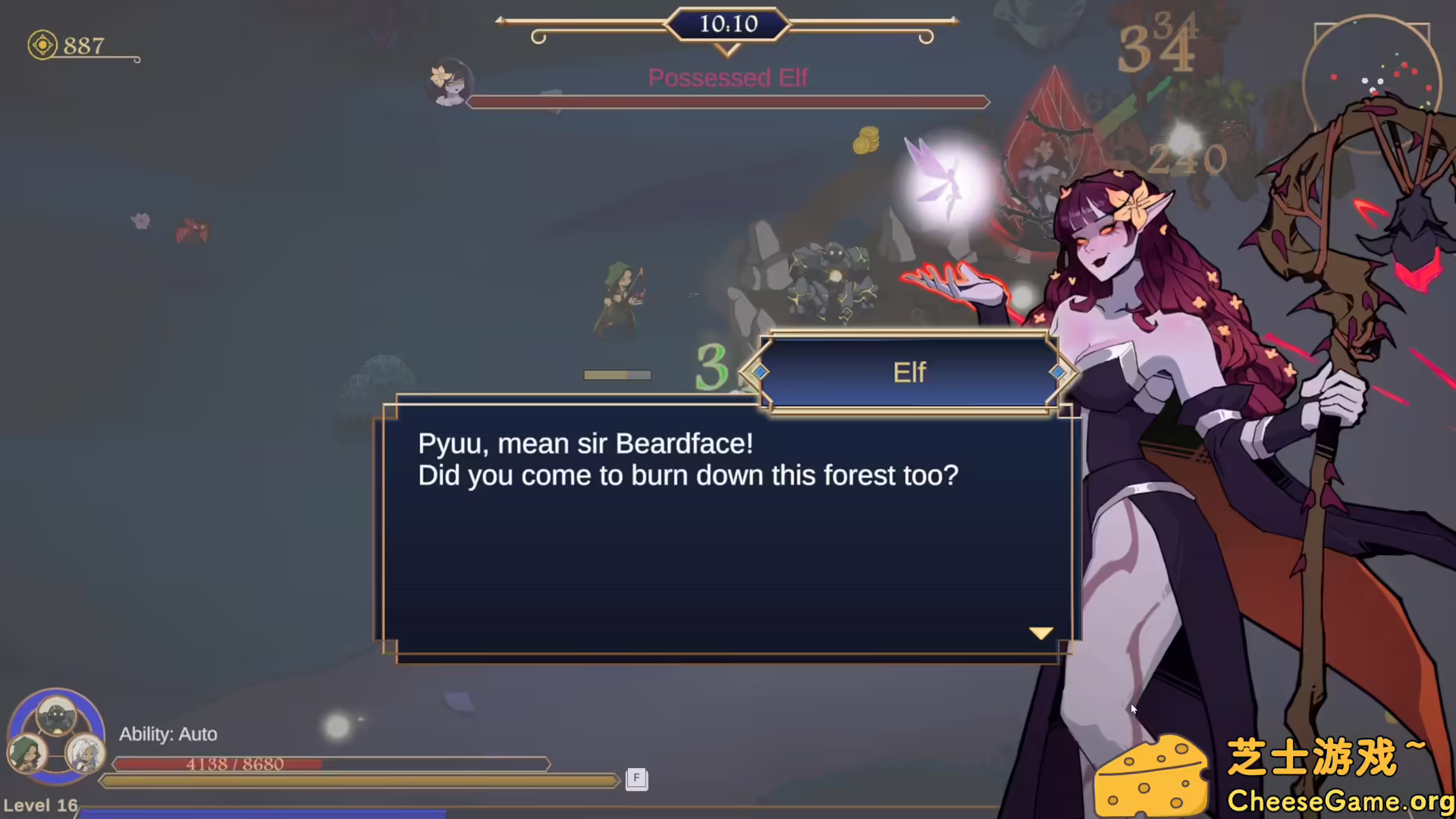Image resolution: width=1456 pixels, height=819 pixels.
Task: Advance dialogue with the yellow arrow
Action: click(1040, 632)
